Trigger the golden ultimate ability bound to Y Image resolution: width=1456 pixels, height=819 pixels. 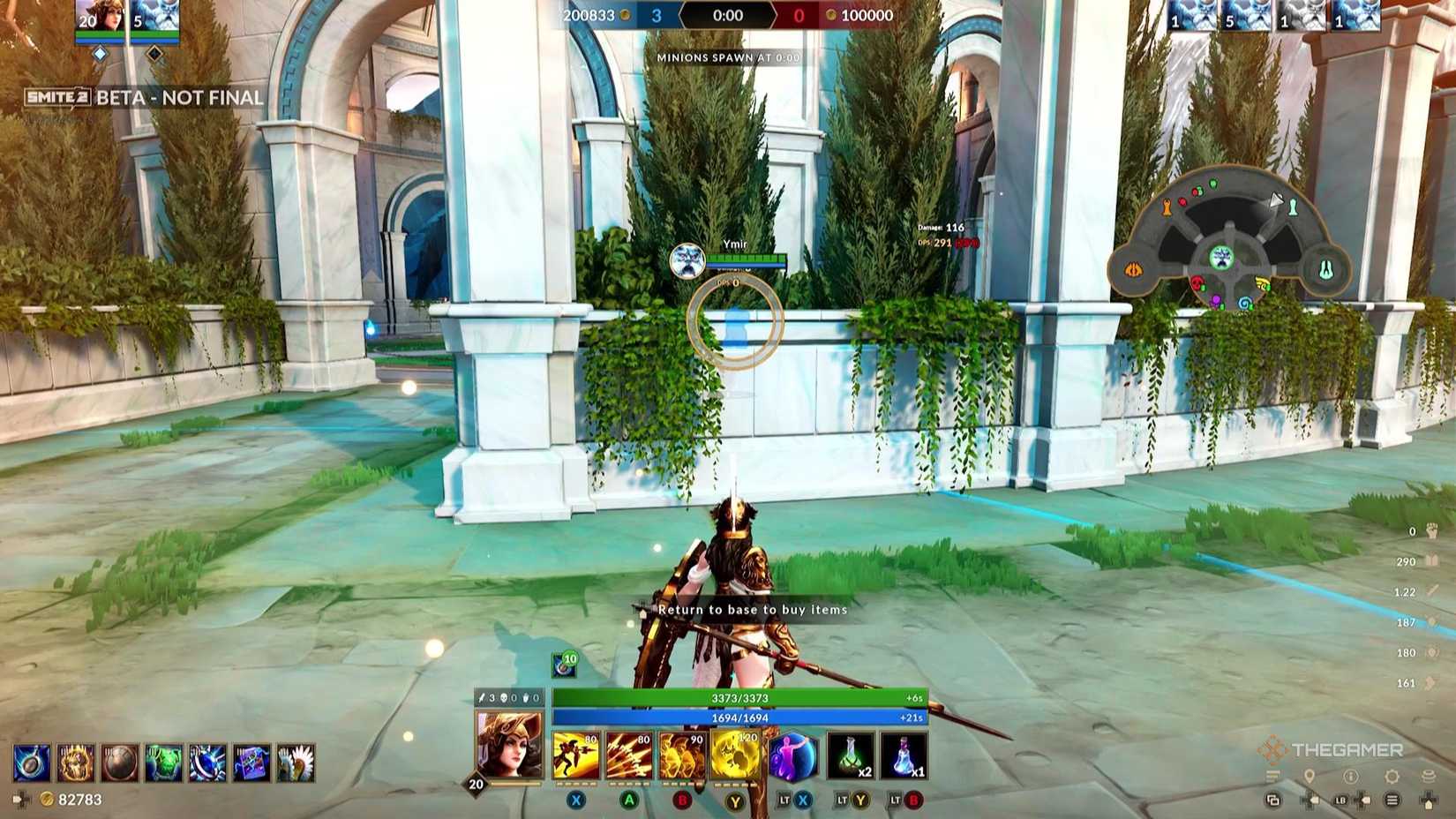pos(734,755)
